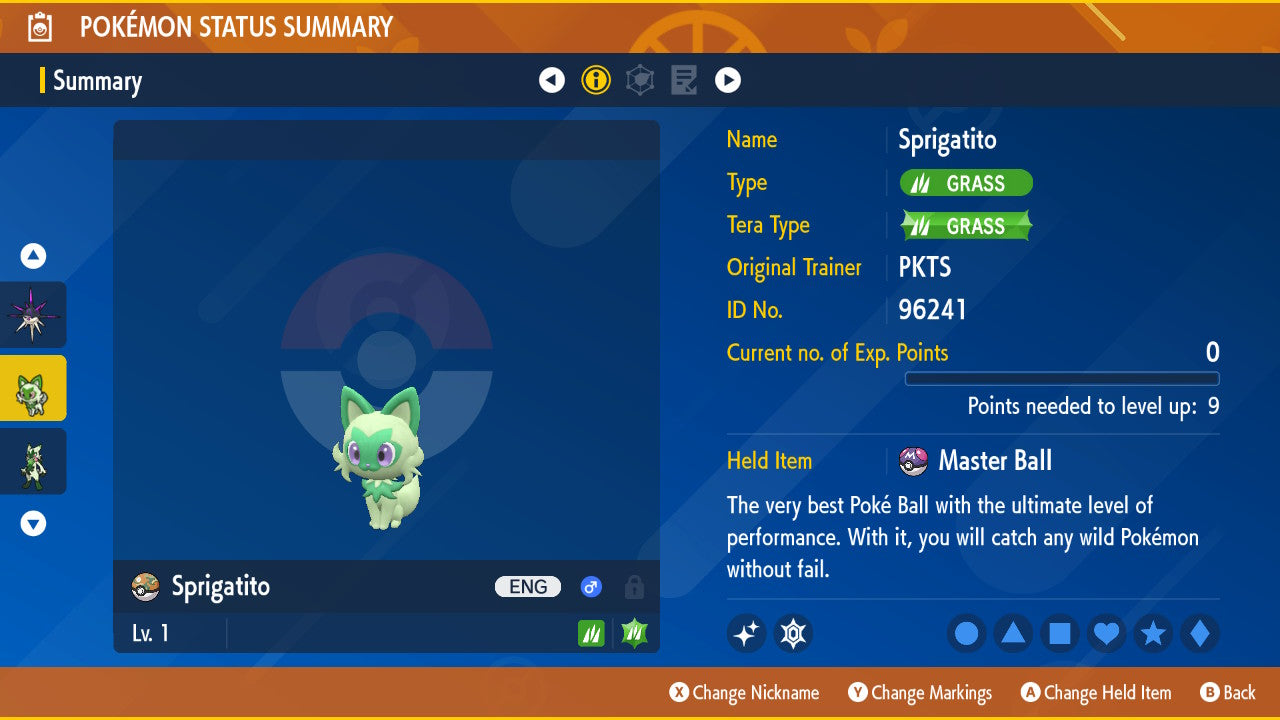1280x720 pixels.
Task: Click the Pokérus badge icon
Action: coord(793,633)
